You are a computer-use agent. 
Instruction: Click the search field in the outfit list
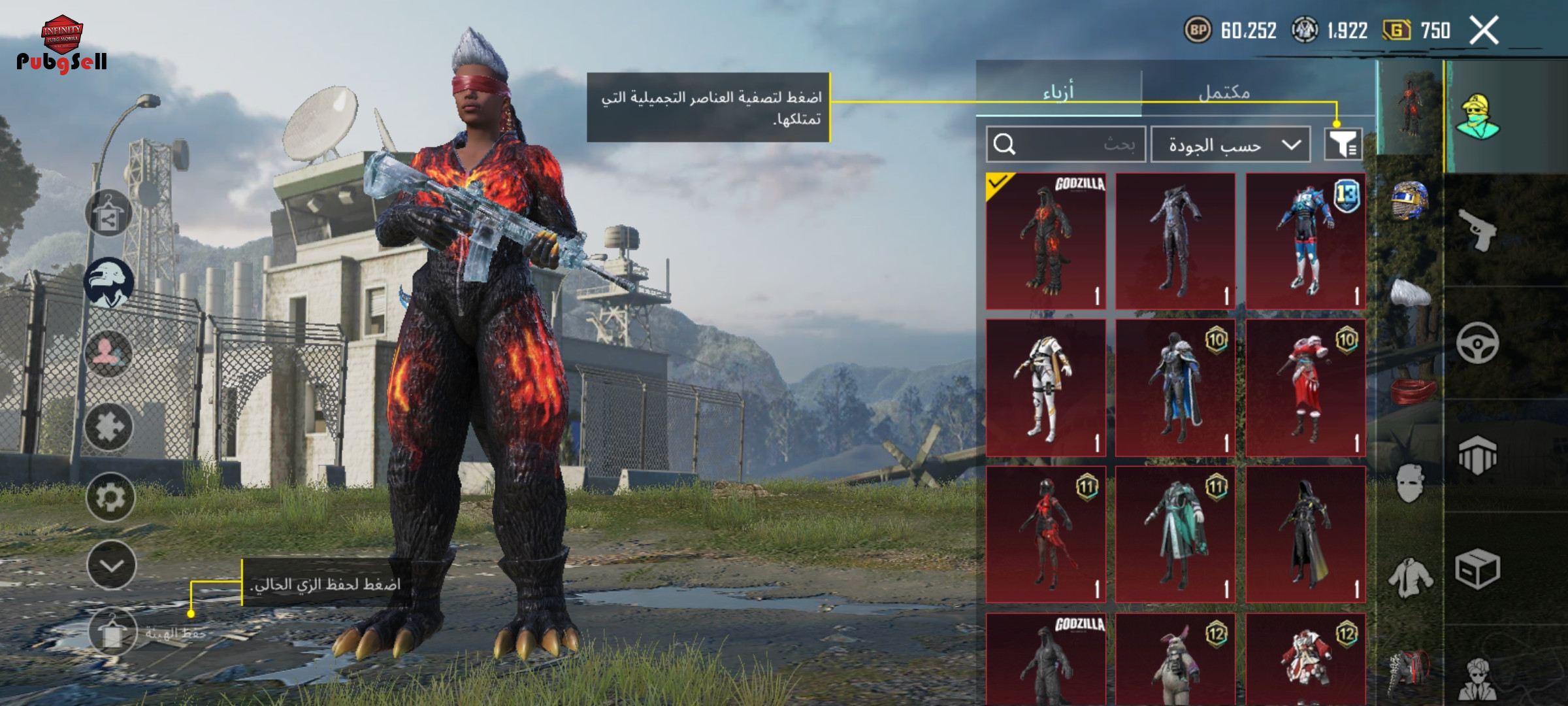point(1066,144)
